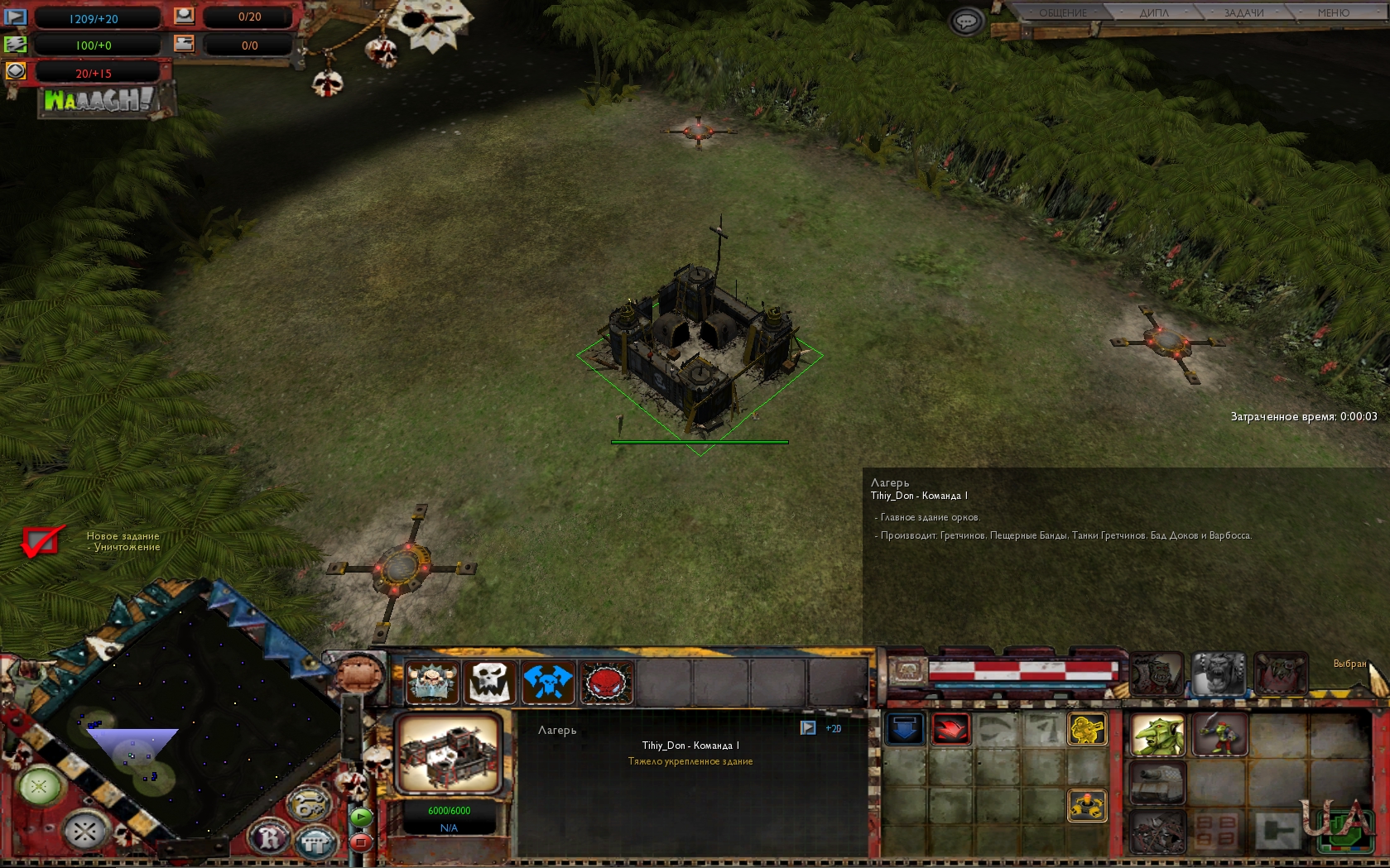Select the blue crossed-axes skull icon
The width and height of the screenshot is (1390, 868).
click(x=548, y=683)
